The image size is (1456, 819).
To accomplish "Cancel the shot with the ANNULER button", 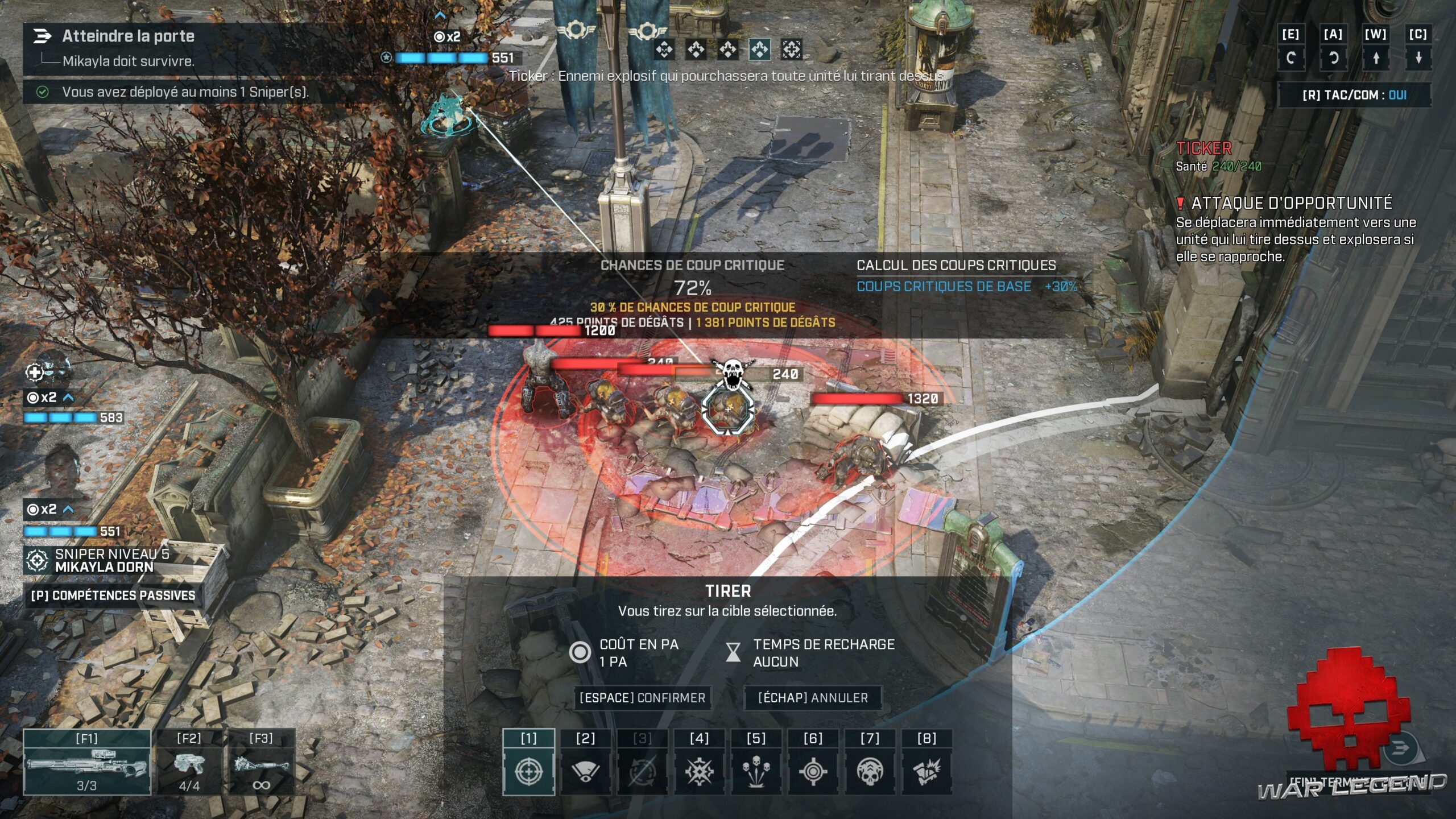I will (x=813, y=698).
